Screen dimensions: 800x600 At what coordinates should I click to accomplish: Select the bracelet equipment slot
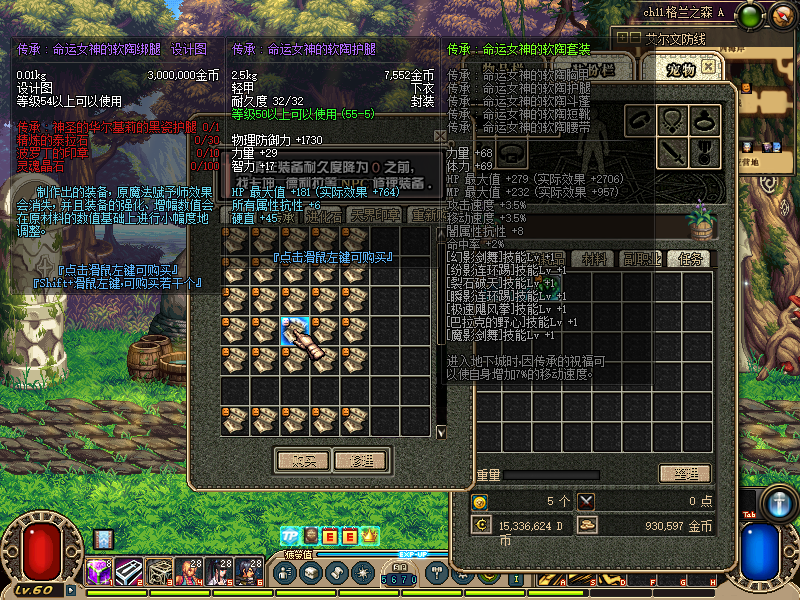641,121
